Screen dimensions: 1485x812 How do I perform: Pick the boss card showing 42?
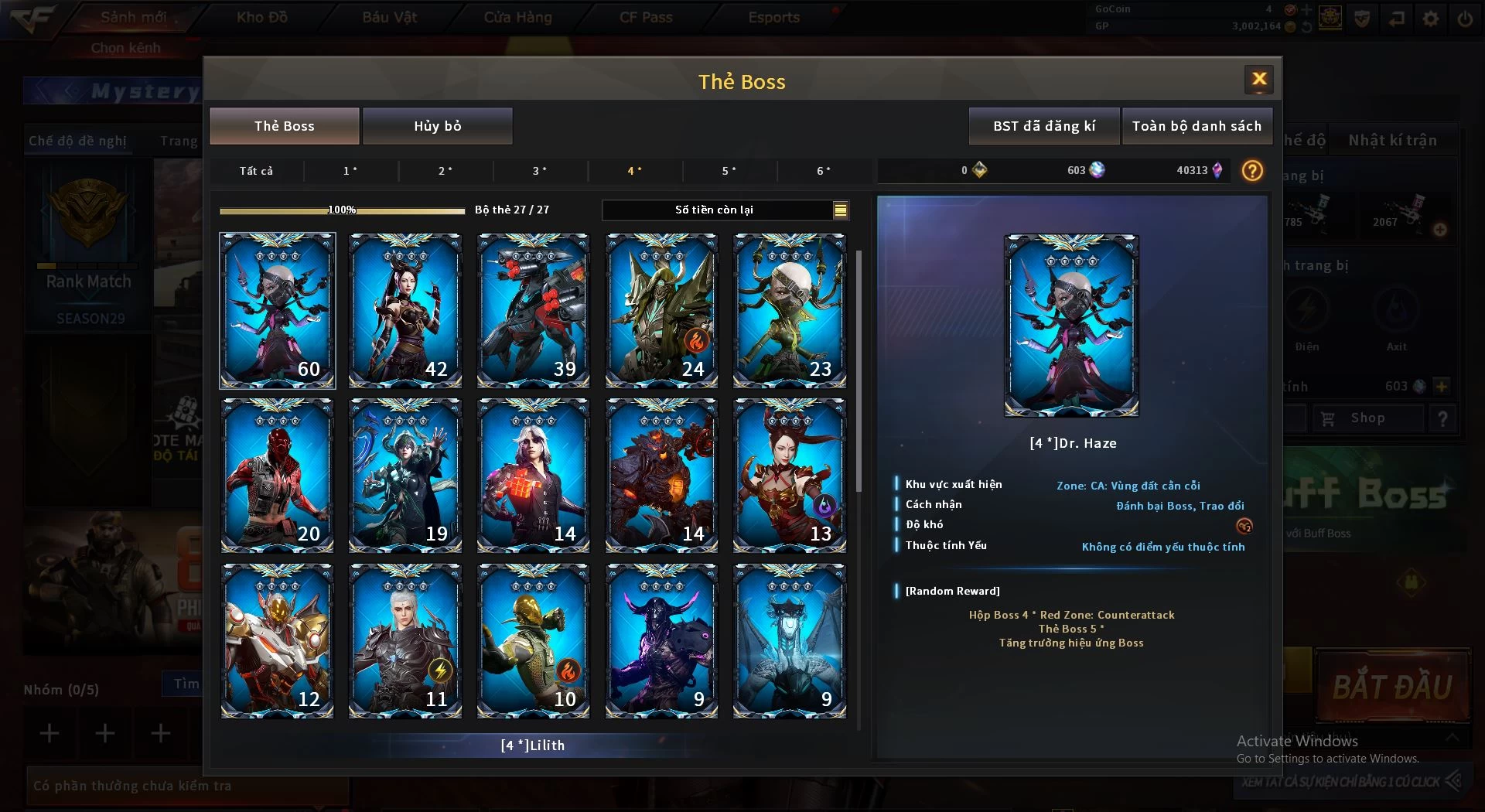[405, 310]
